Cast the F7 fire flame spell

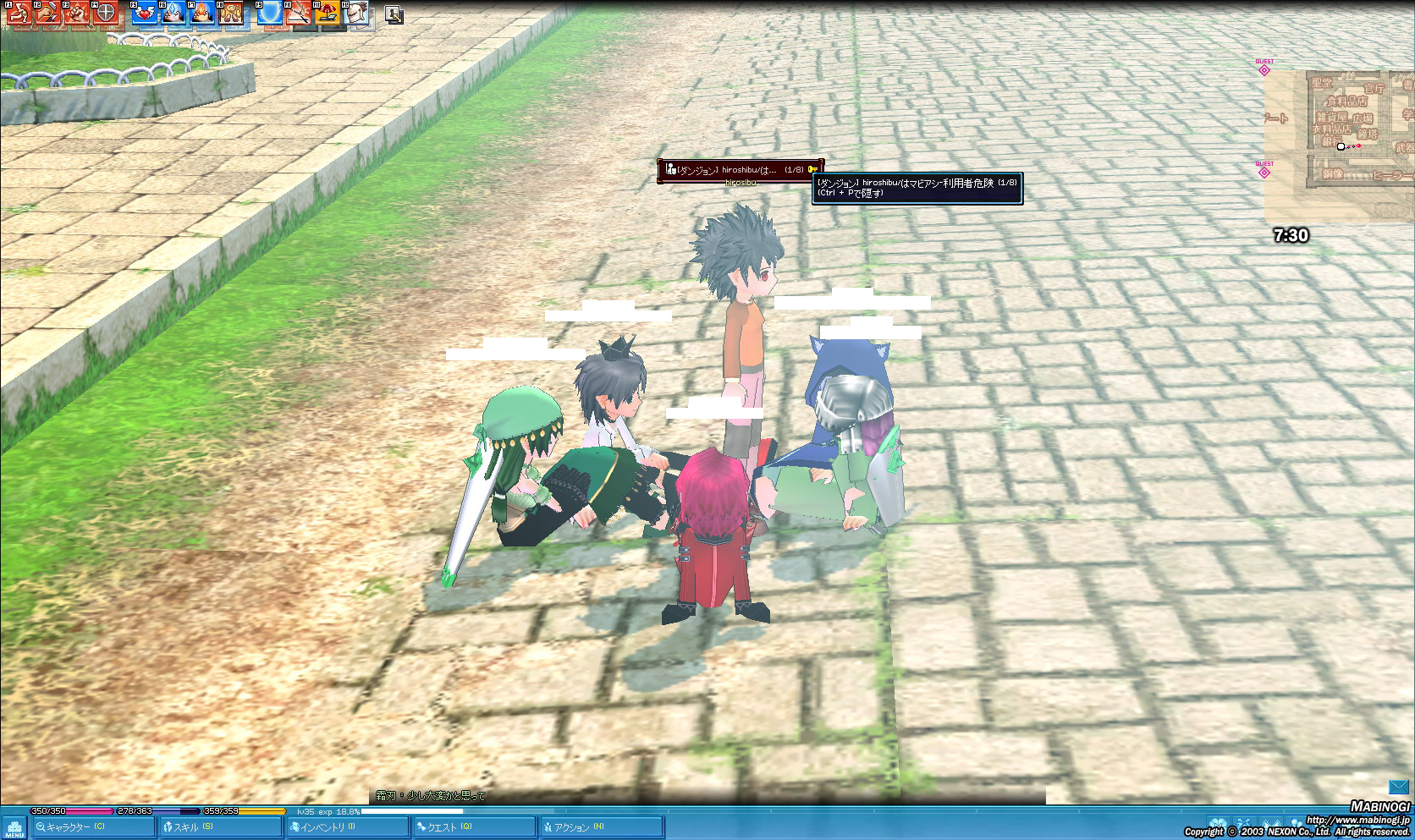202,13
